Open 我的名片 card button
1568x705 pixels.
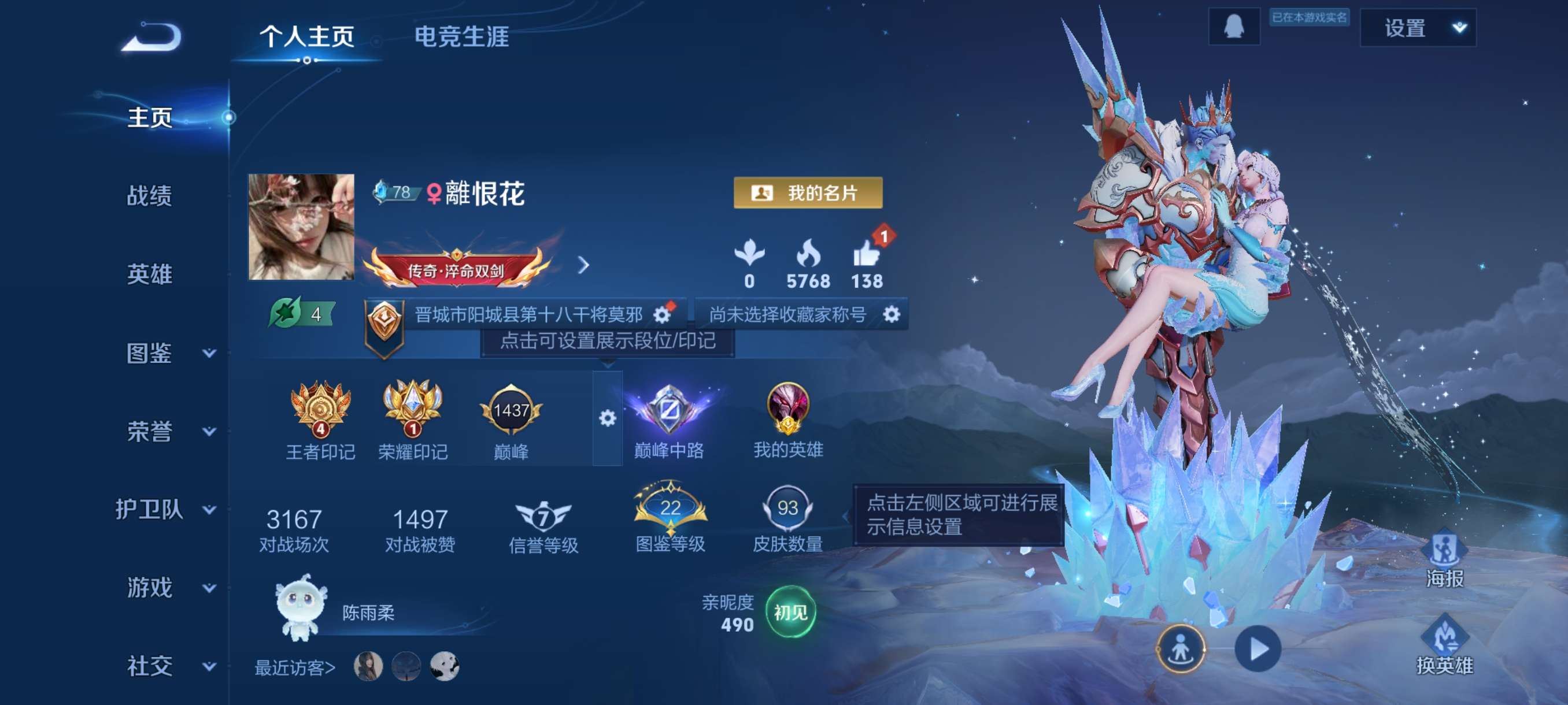[x=808, y=194]
